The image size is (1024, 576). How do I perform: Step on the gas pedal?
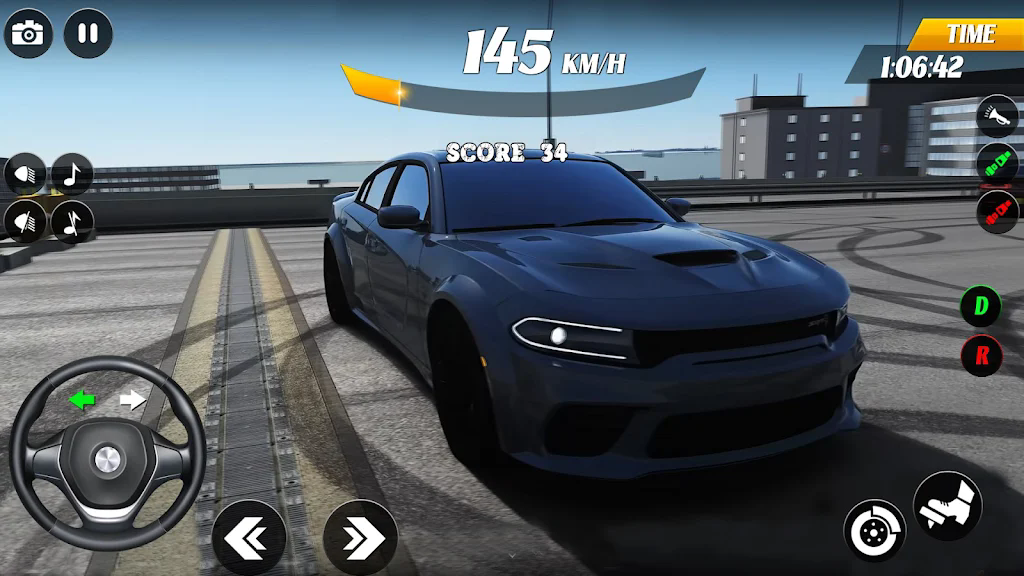click(947, 505)
